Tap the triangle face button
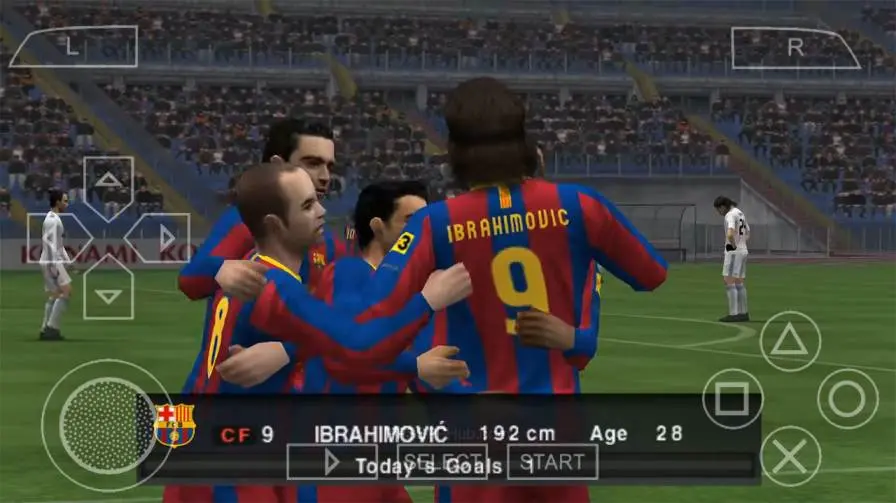Screen dimensions: 896x503 [790, 341]
